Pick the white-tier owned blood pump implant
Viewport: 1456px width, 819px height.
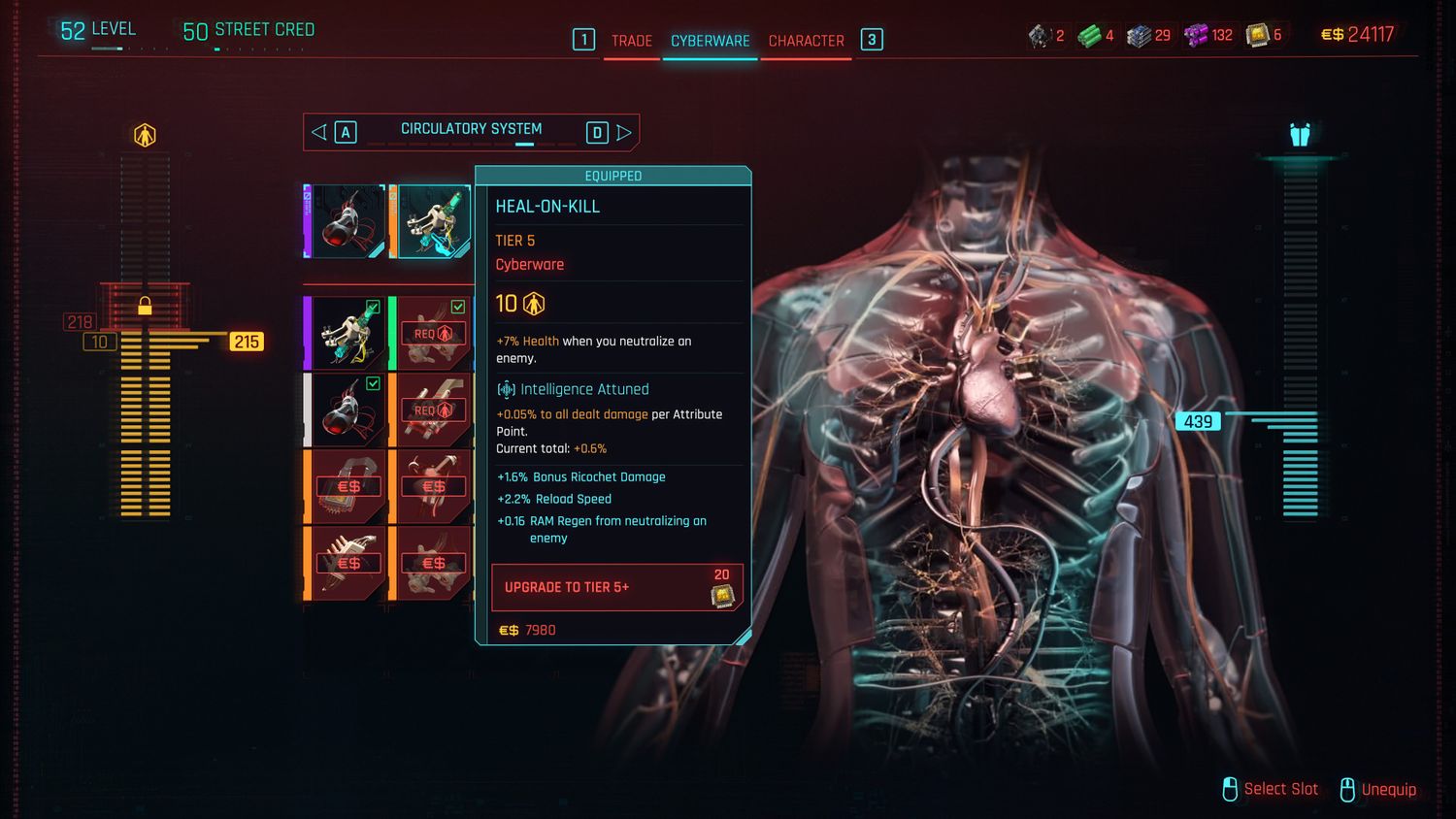(347, 409)
